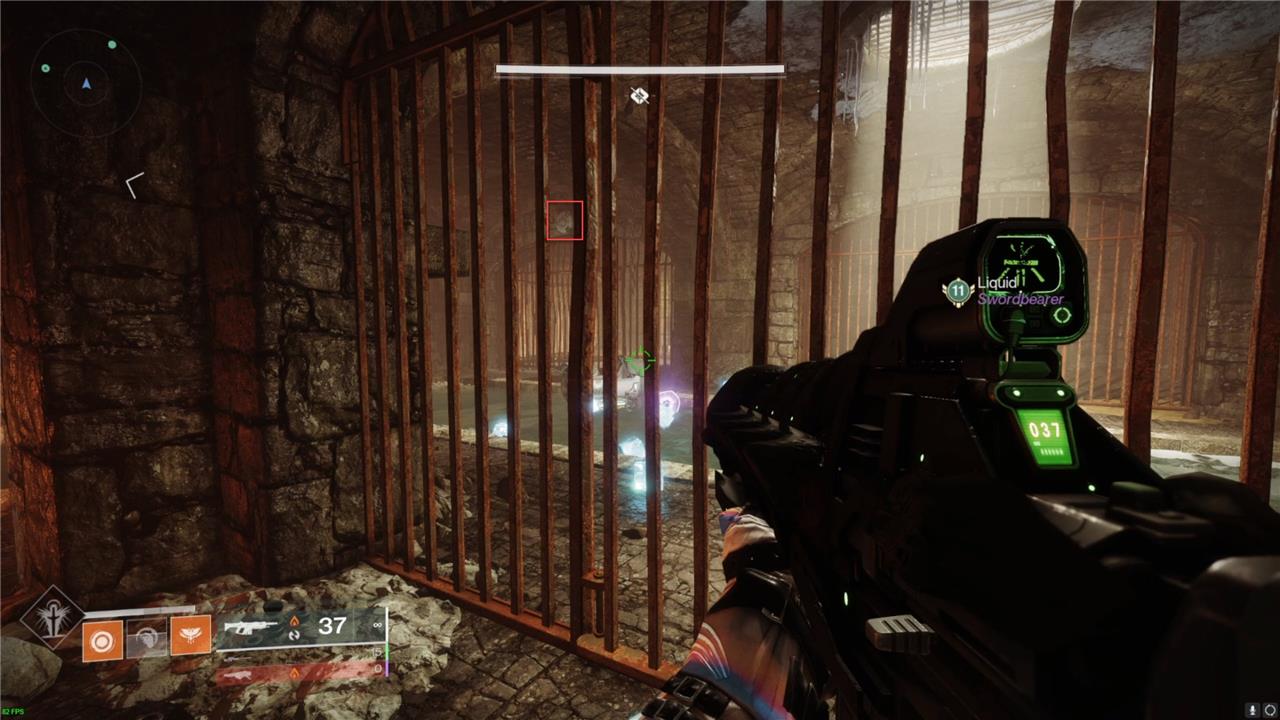Select the equipped auto rifle weapon slot

coord(300,627)
